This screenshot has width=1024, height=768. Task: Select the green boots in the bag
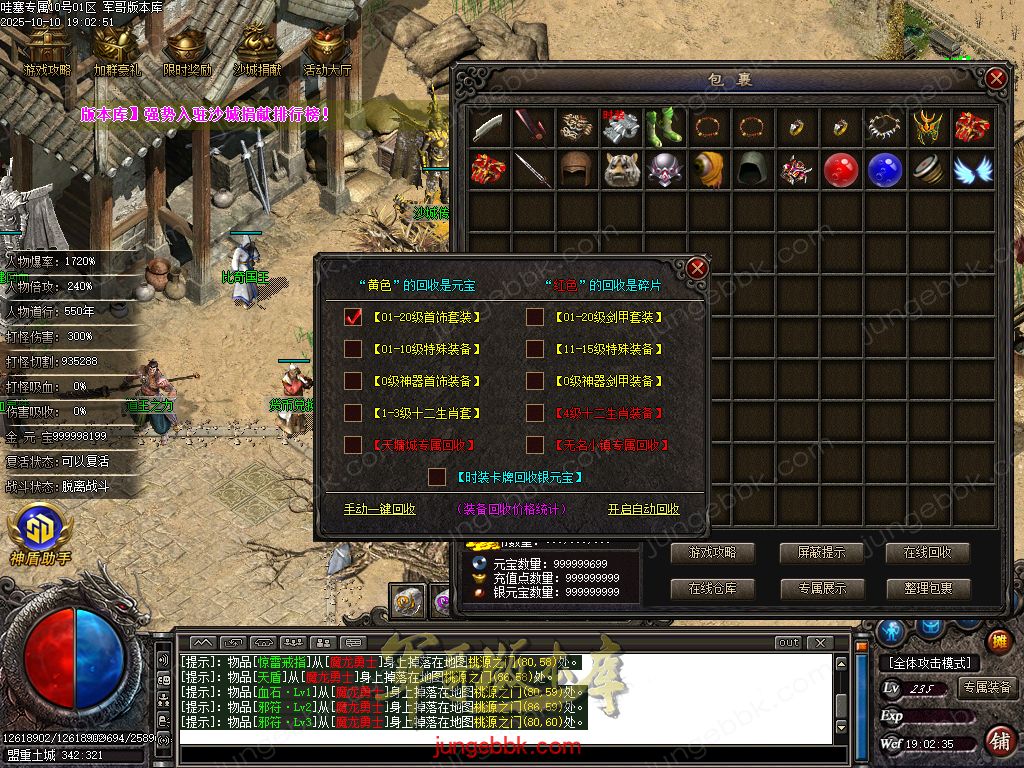666,126
